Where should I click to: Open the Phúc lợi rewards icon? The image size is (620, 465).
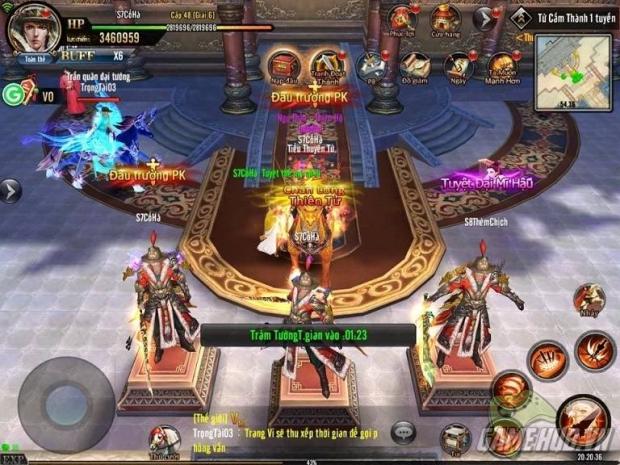click(x=402, y=19)
